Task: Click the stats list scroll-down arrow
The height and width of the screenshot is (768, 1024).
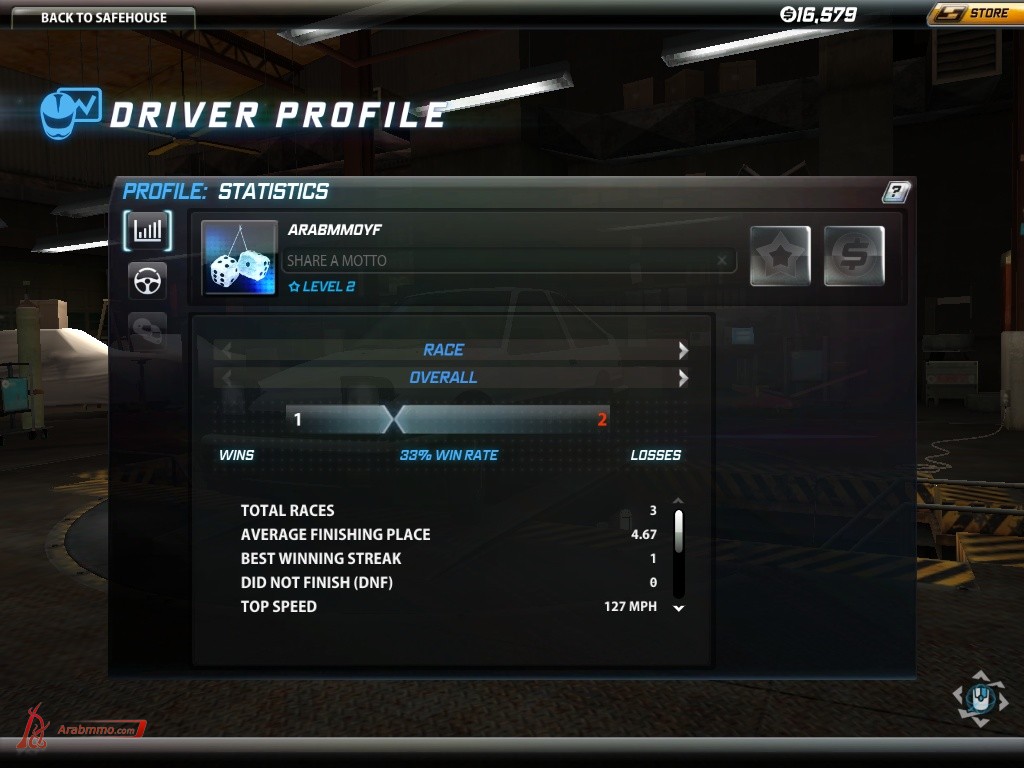Action: point(679,608)
